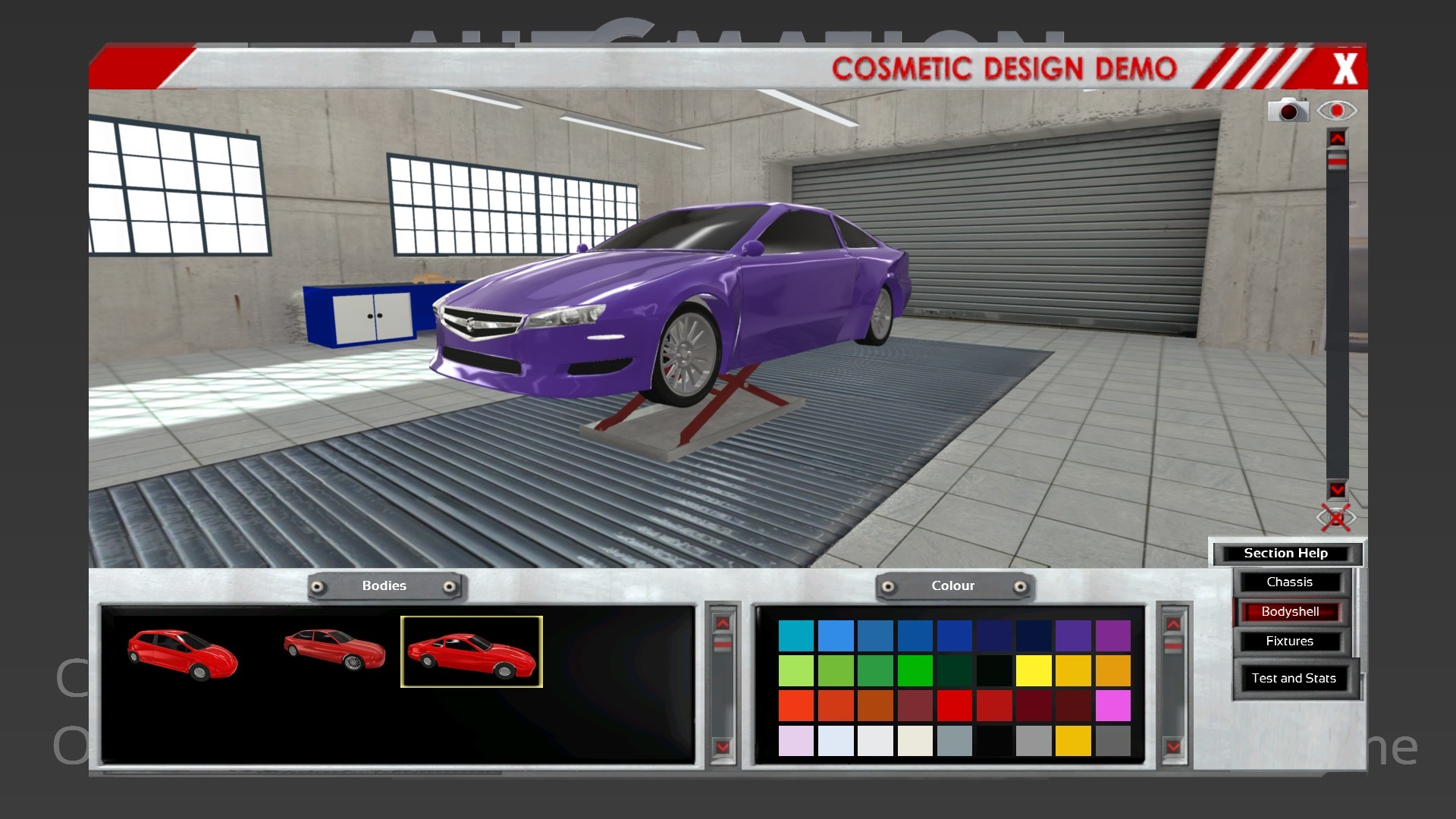Apply the yellow paint colour swatch
Screen dimensions: 1456x819
coord(1034,671)
